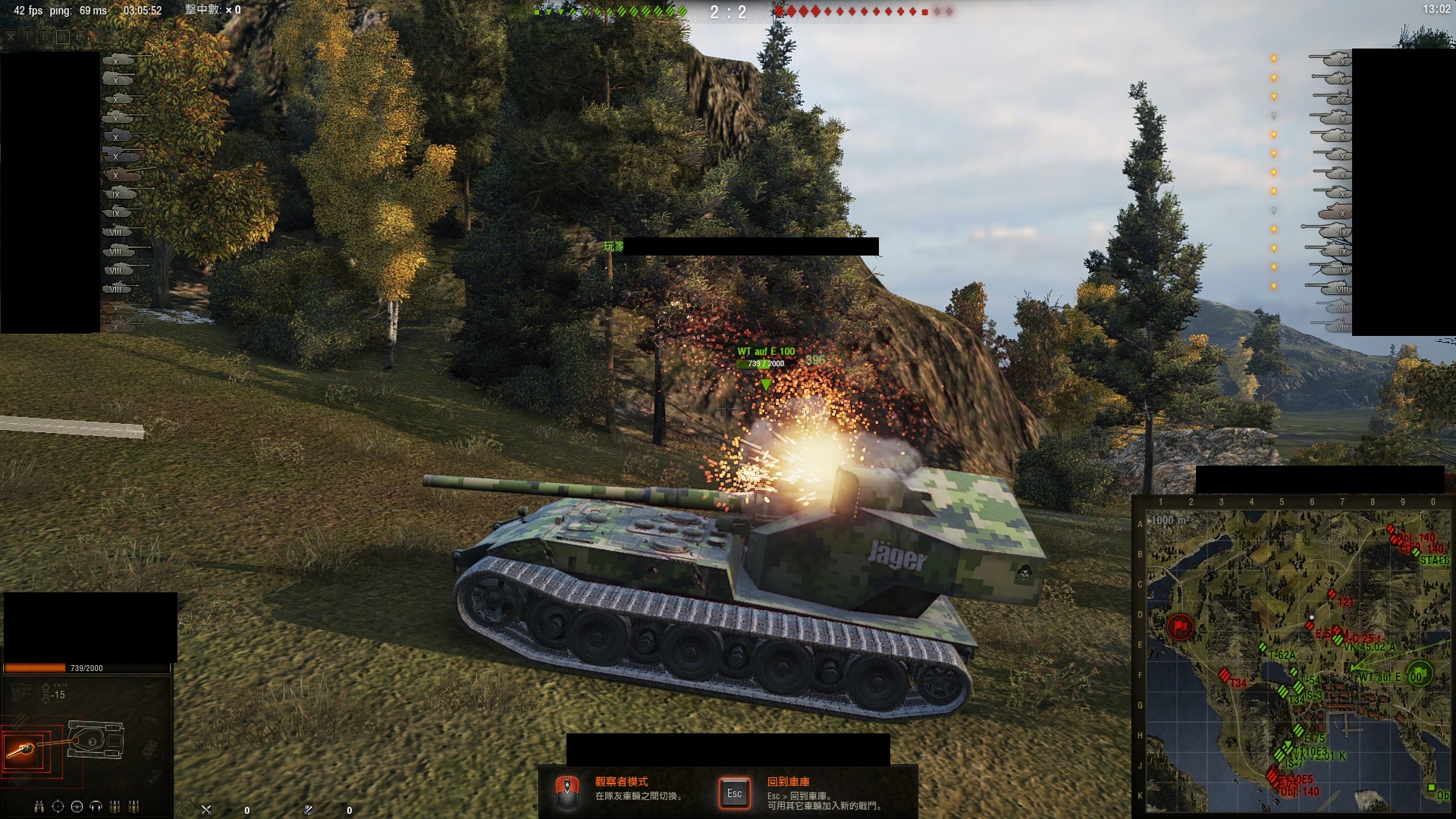Viewport: 1456px width, 819px height.
Task: Select the headphones crew perk icon
Action: coord(96,806)
